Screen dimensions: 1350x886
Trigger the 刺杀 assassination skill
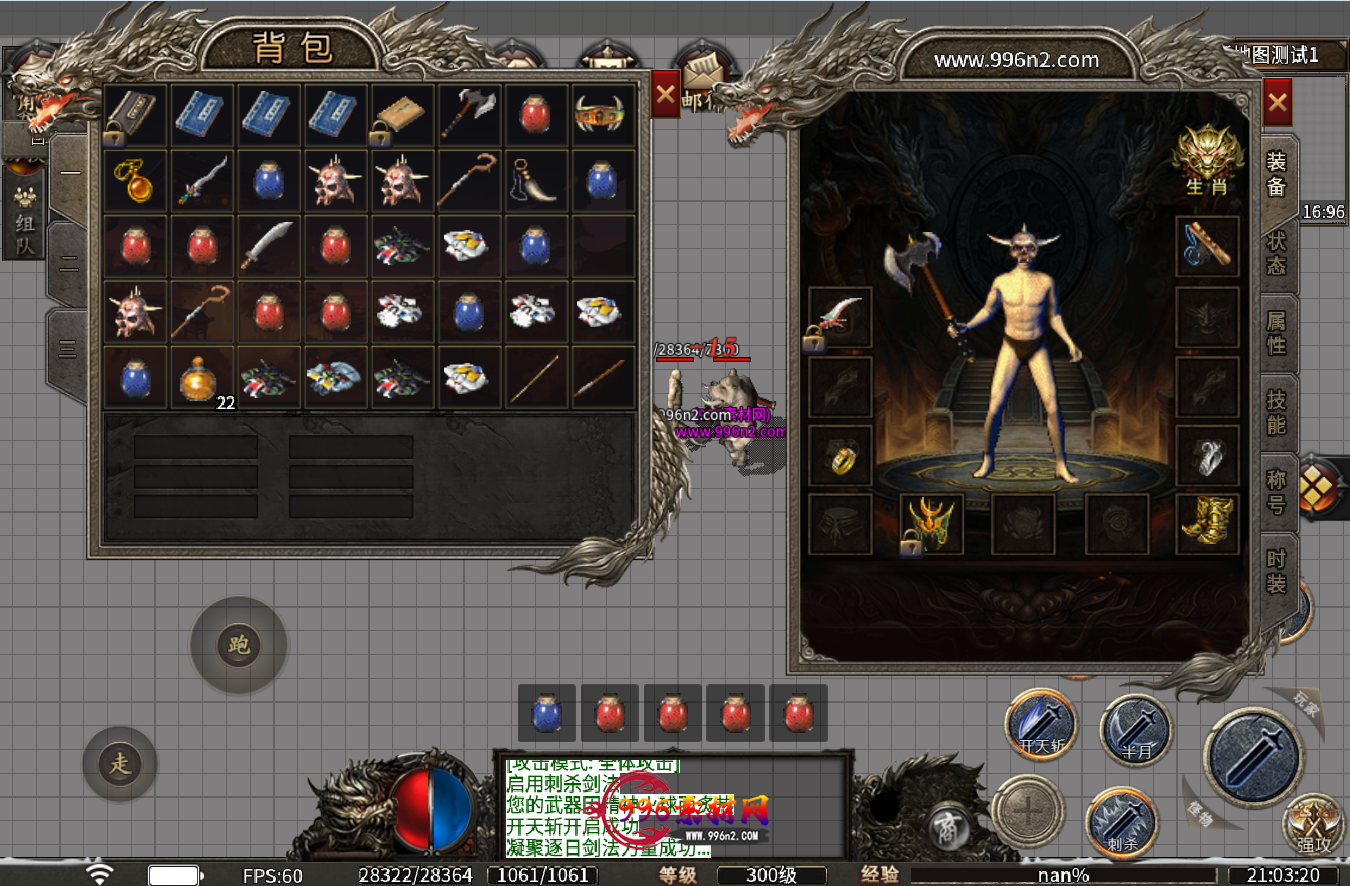1121,824
